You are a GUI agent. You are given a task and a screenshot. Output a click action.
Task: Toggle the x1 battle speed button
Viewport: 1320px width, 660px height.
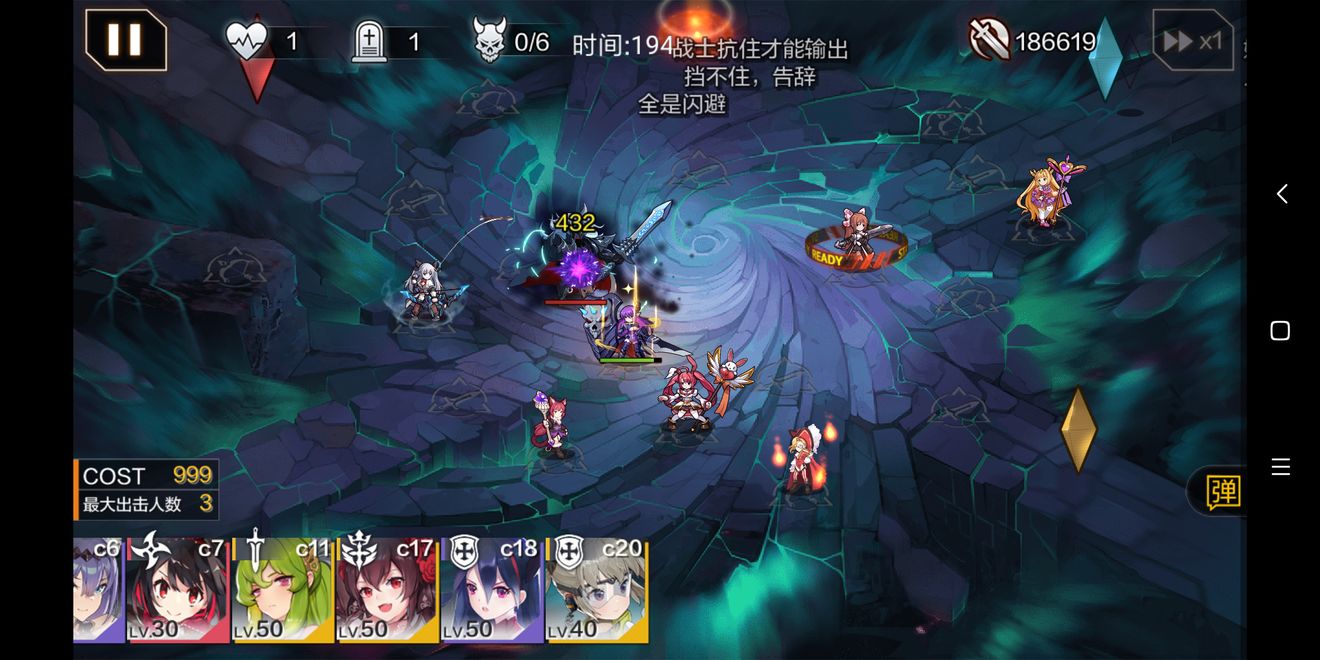[x=1193, y=41]
